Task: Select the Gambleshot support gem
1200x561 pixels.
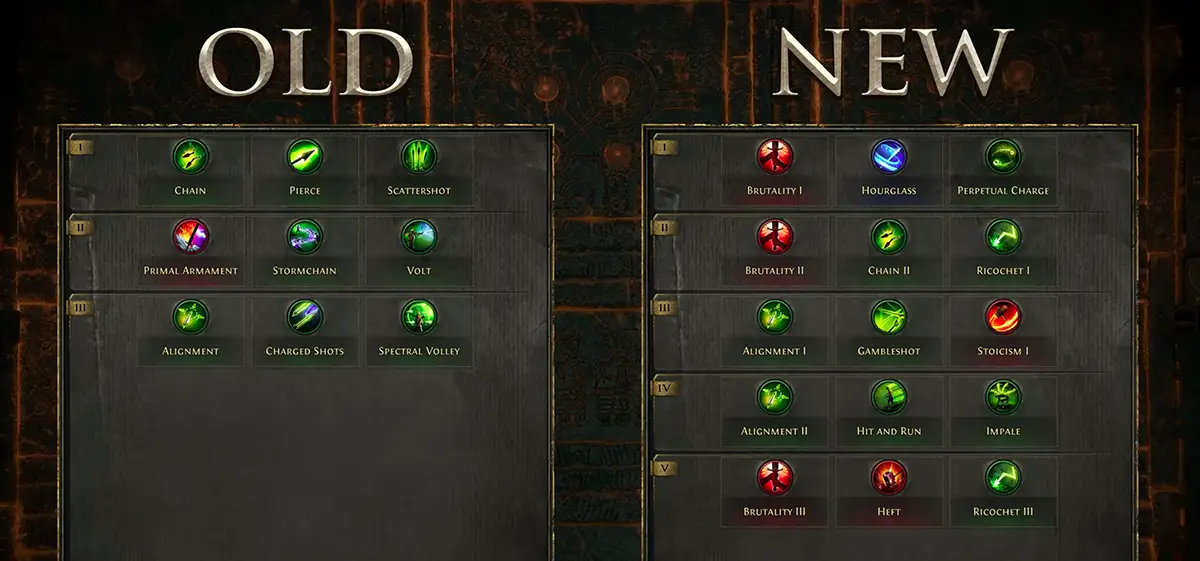Action: tap(888, 318)
